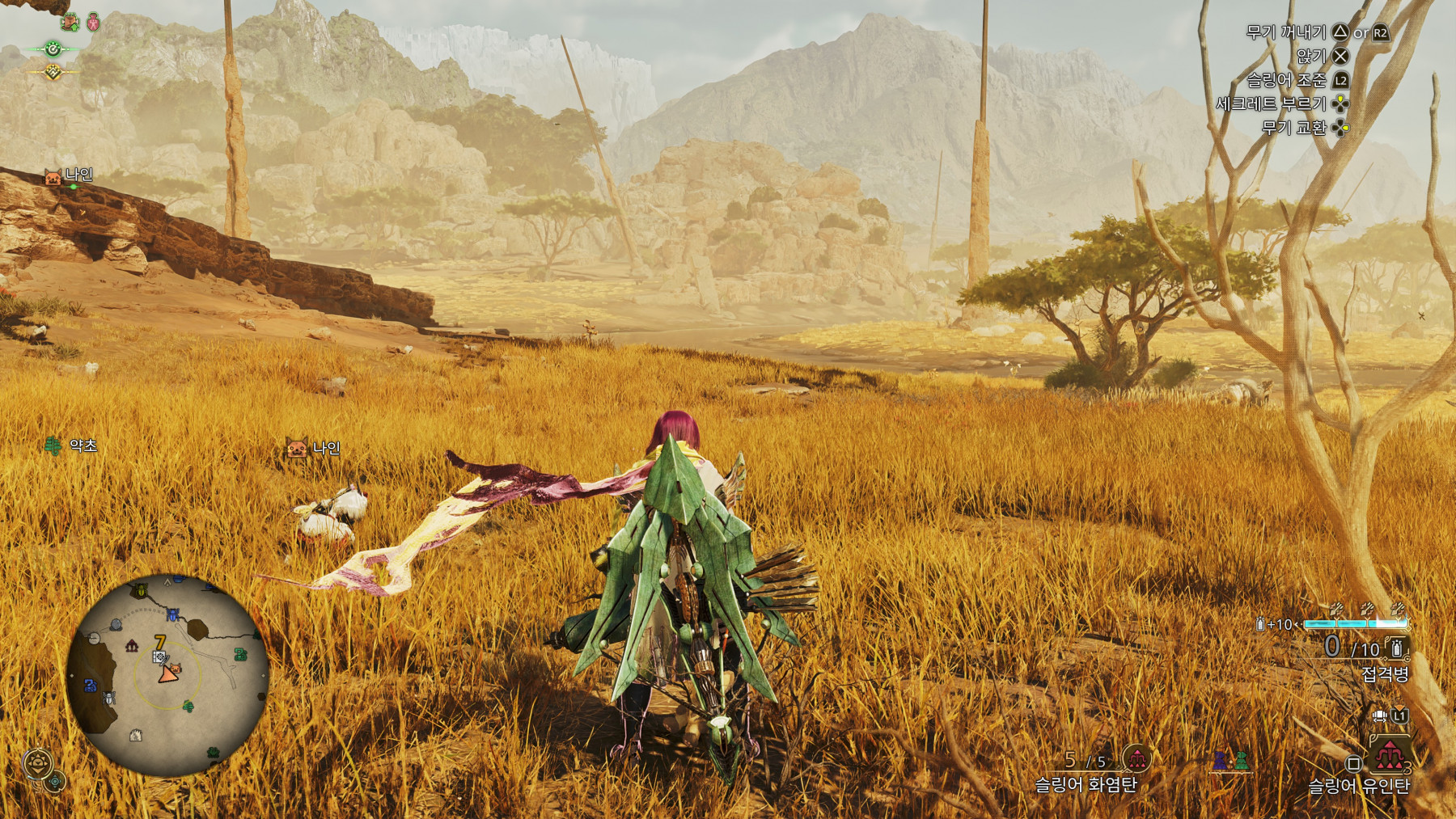
Task: Click the 약초 herb gathering marker
Action: [53, 445]
